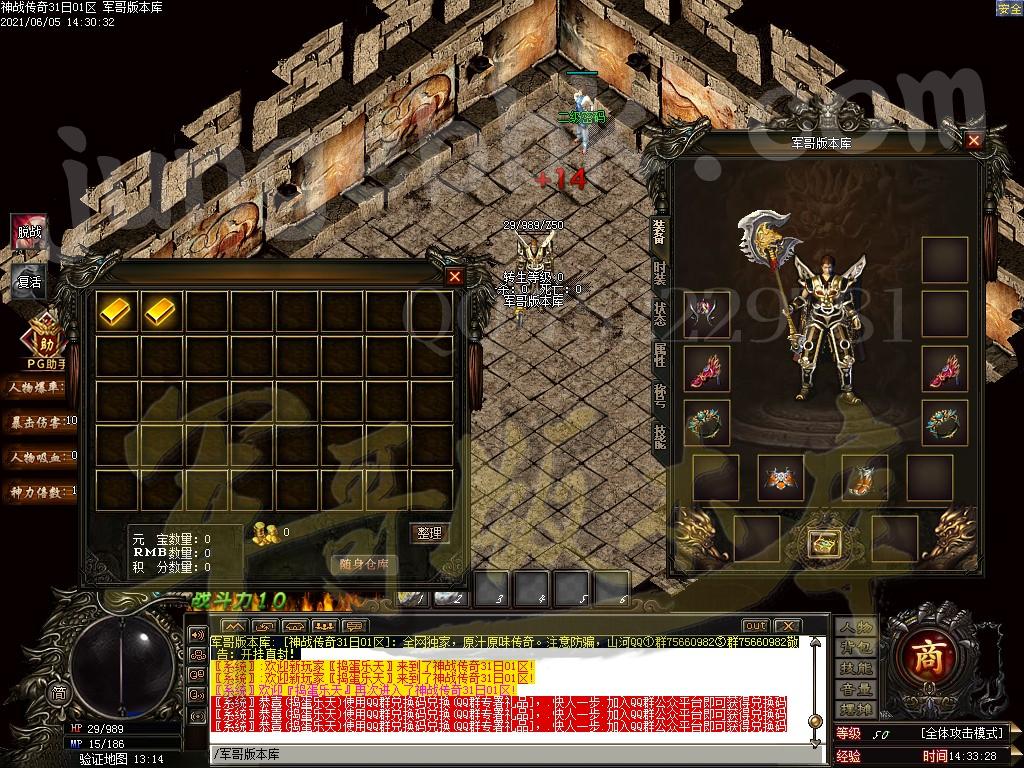The image size is (1024, 768).
Task: Open the 人物 character menu button
Action: coord(856,627)
